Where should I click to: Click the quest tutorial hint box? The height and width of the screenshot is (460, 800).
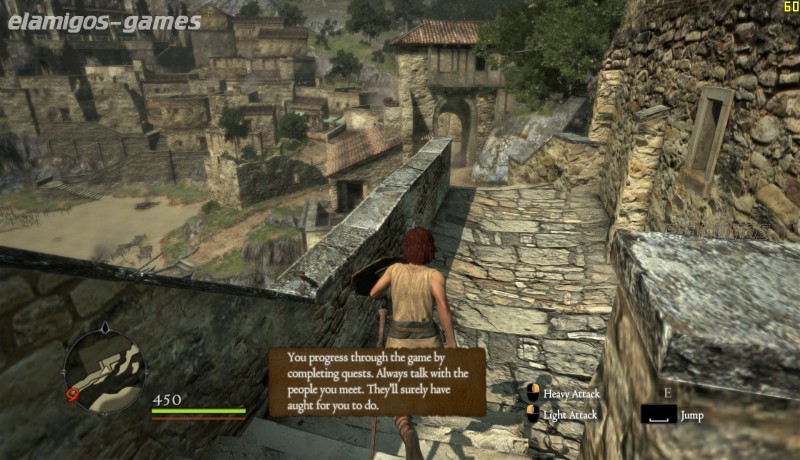click(x=377, y=381)
